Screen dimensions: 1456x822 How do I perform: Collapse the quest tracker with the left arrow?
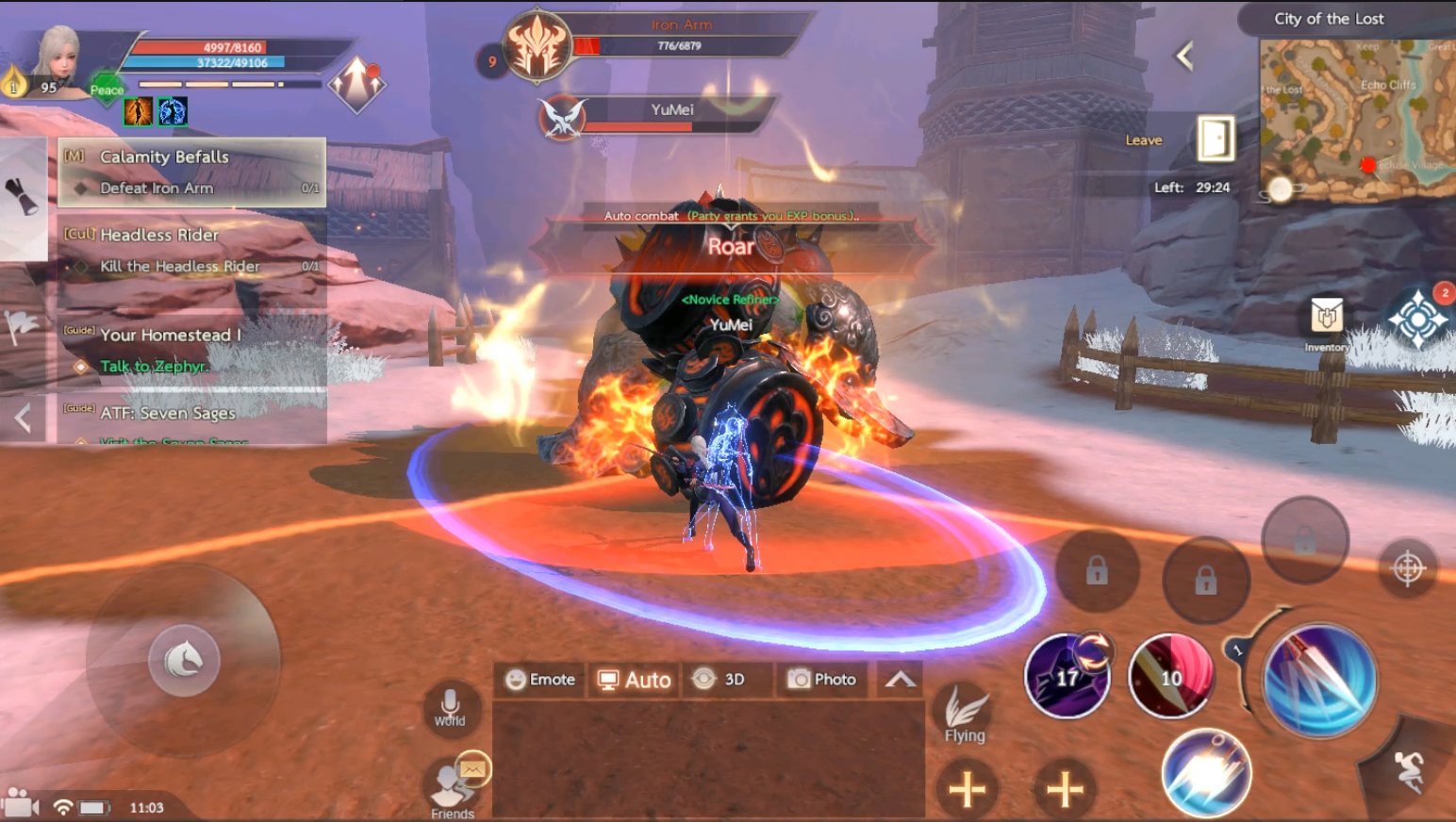[x=24, y=417]
